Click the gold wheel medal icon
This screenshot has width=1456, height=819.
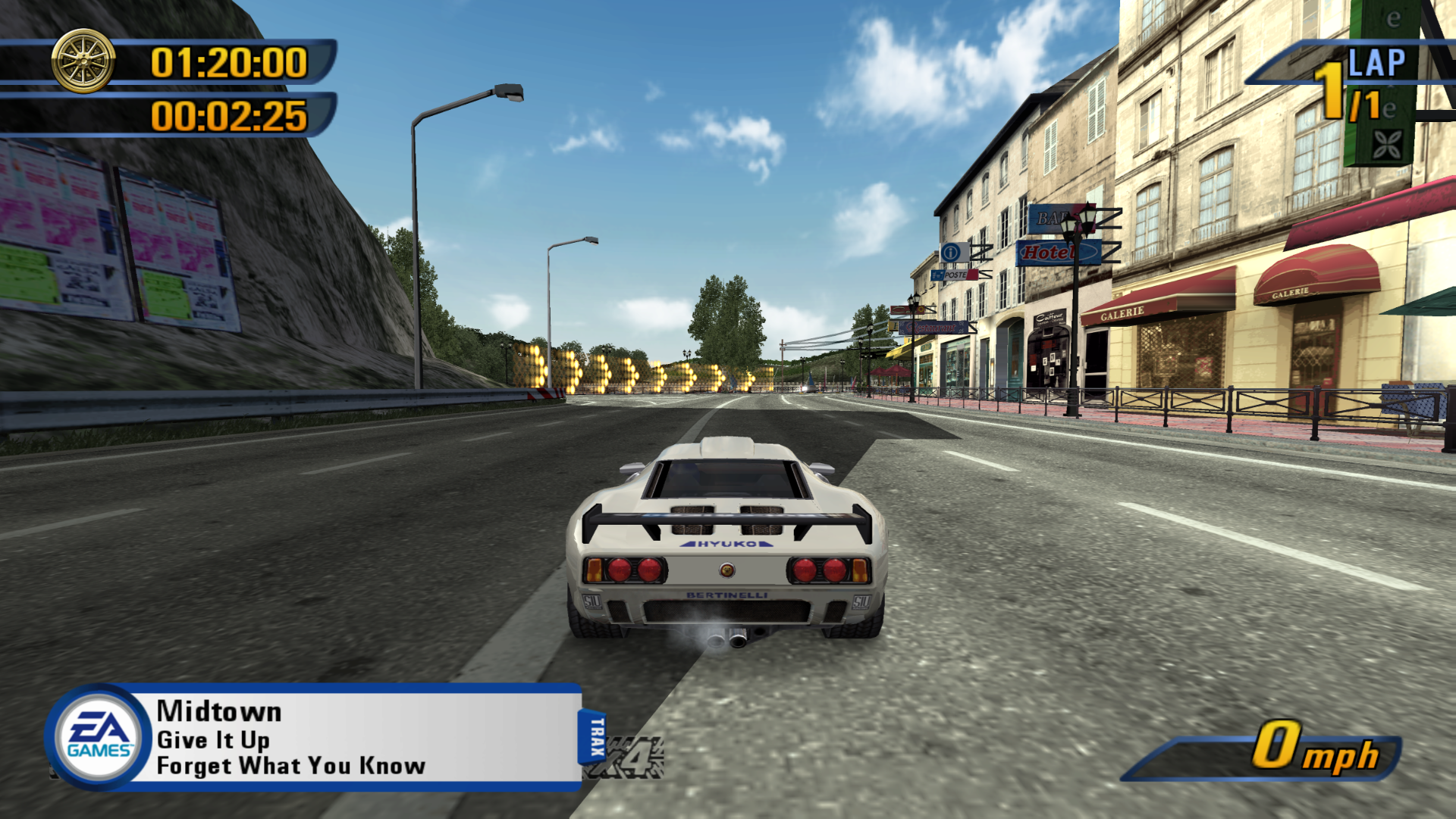pyautogui.click(x=83, y=61)
